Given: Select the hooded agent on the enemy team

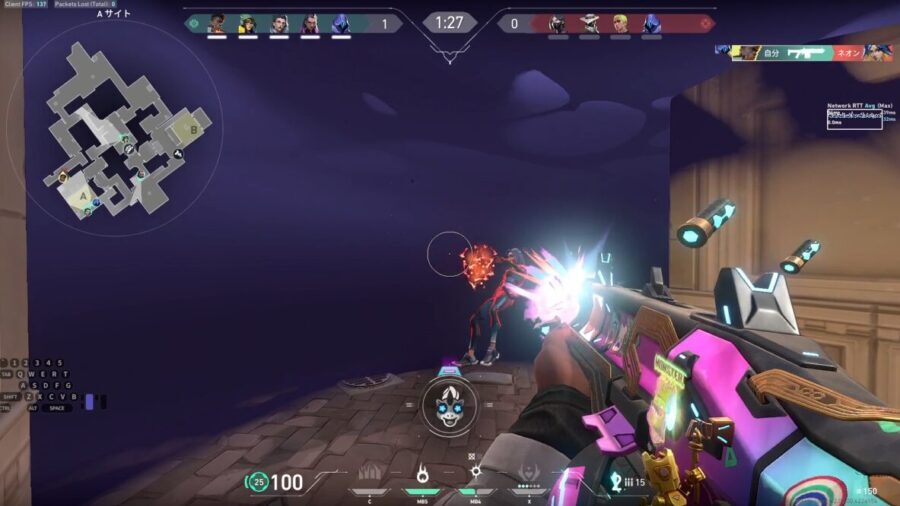Looking at the screenshot, I should (x=652, y=23).
